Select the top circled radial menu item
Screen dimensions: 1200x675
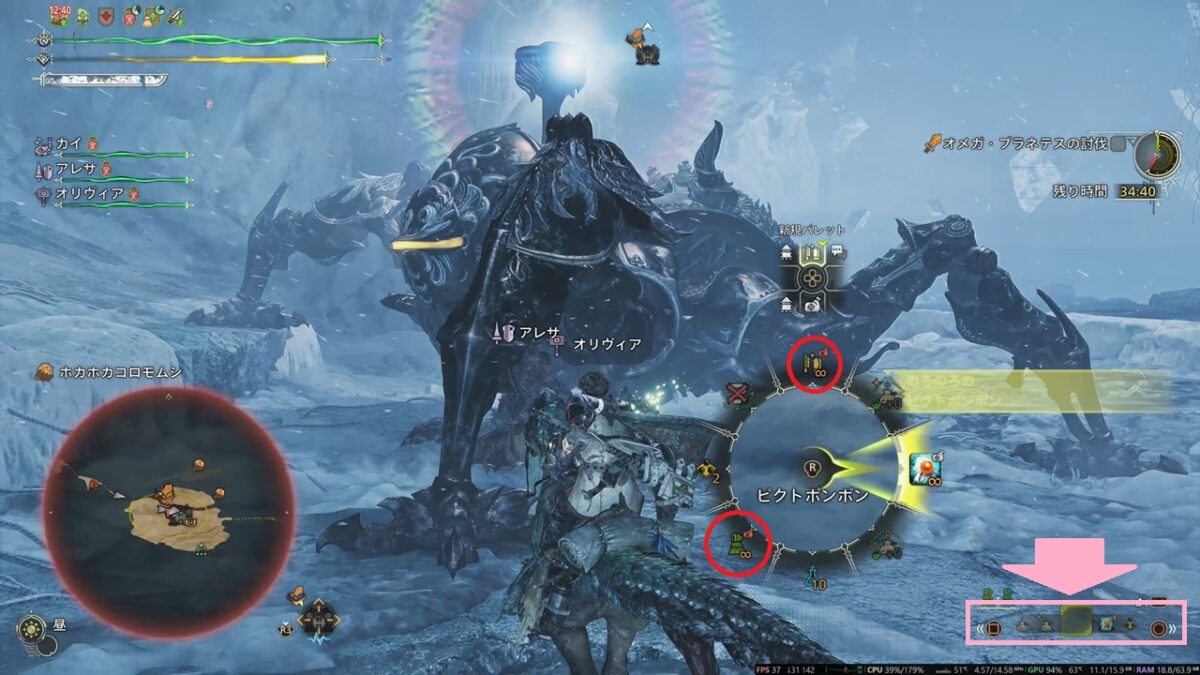[x=814, y=364]
